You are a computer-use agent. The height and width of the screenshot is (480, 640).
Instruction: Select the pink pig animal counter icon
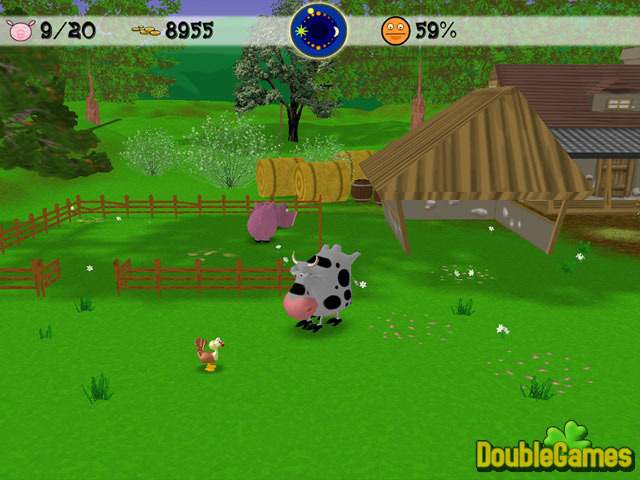[21, 31]
